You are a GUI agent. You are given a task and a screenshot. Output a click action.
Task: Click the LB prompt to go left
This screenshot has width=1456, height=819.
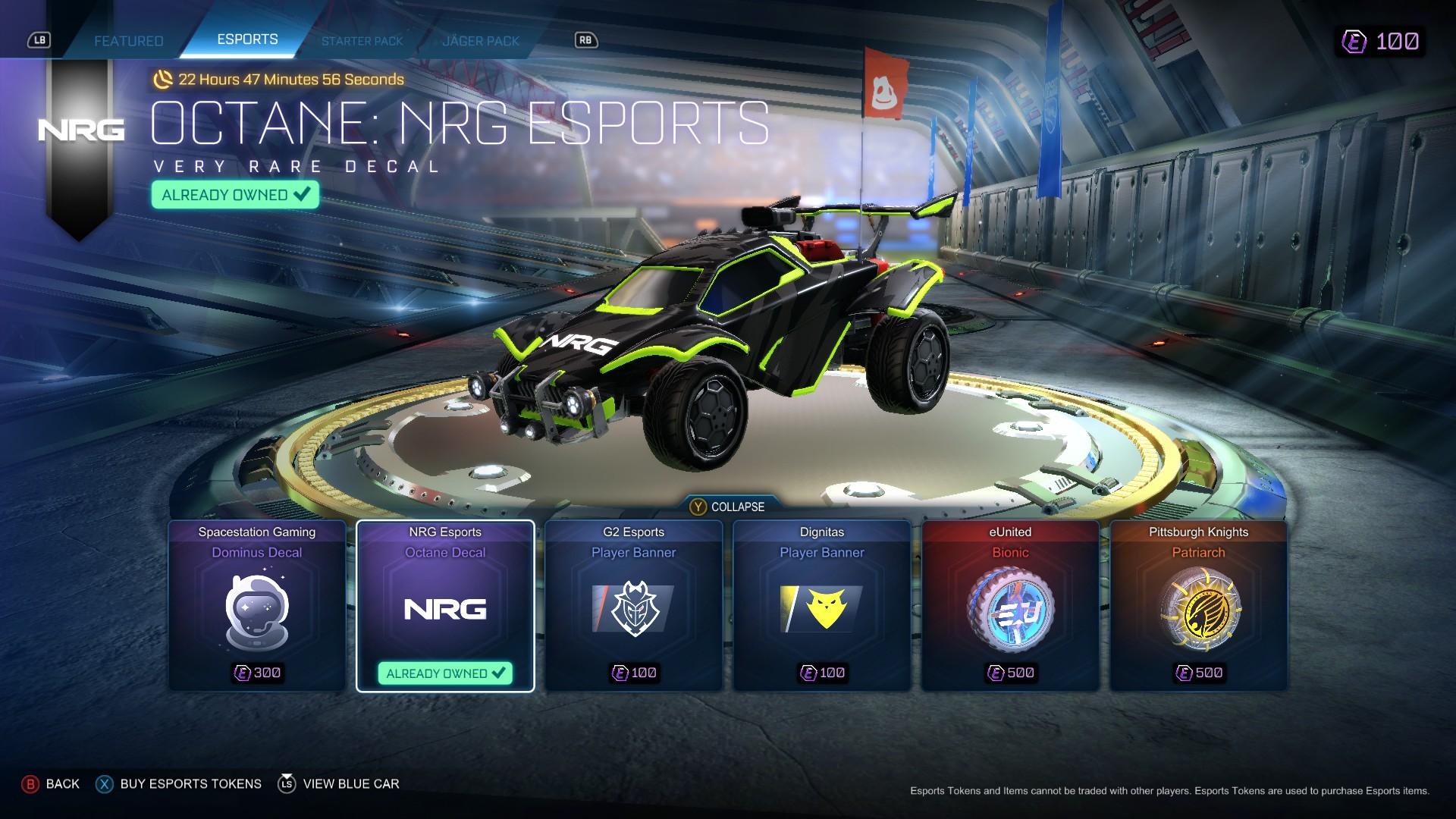point(41,40)
